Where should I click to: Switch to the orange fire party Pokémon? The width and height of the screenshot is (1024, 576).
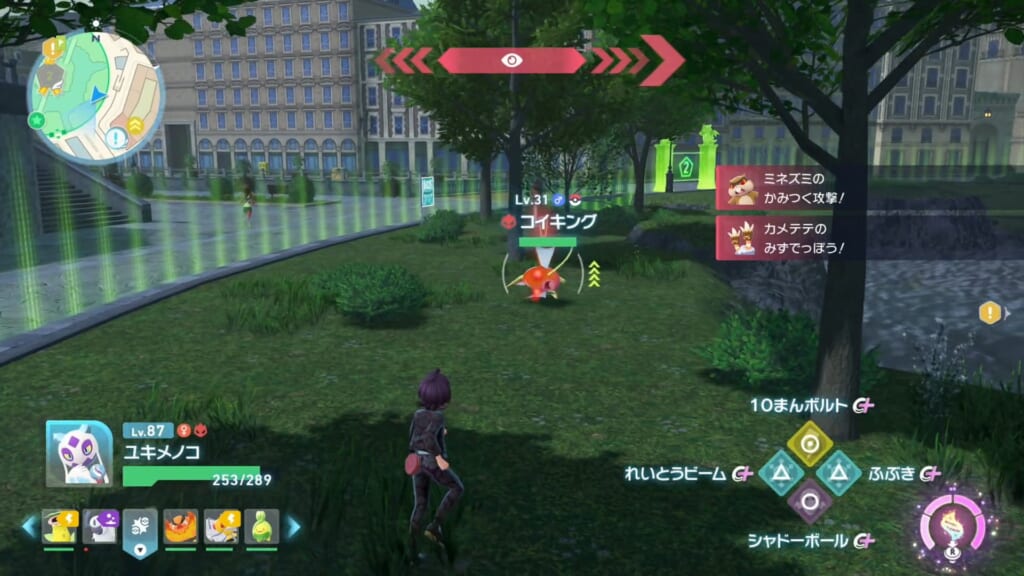click(181, 526)
